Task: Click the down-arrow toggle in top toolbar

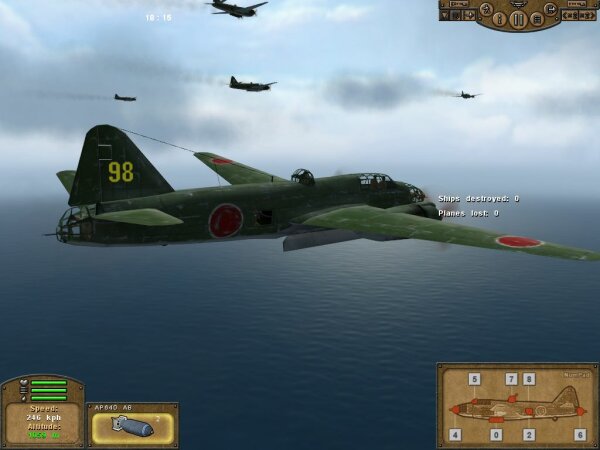Action: coord(444,15)
